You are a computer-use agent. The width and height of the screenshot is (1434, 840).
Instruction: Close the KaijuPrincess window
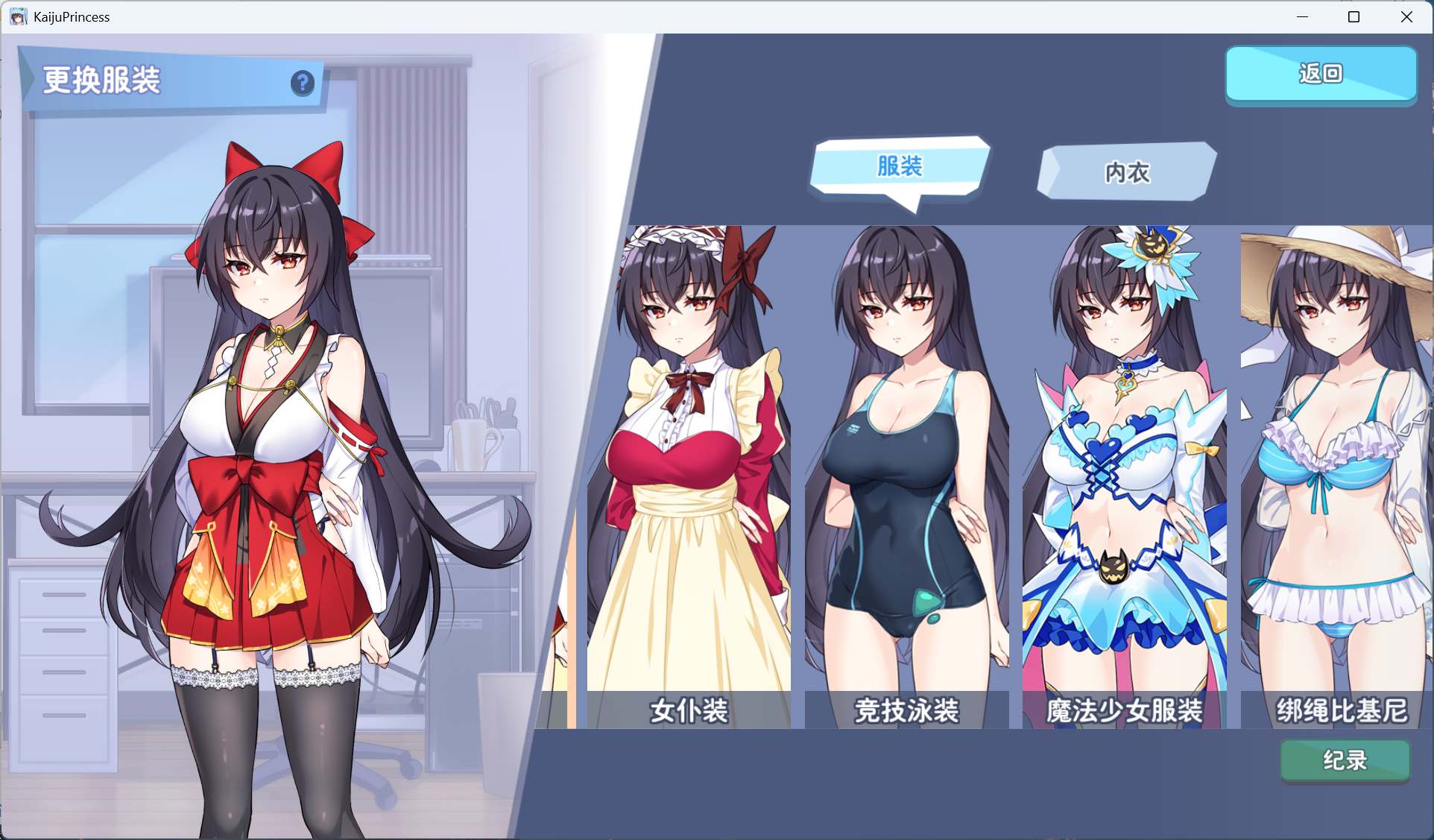(1406, 17)
